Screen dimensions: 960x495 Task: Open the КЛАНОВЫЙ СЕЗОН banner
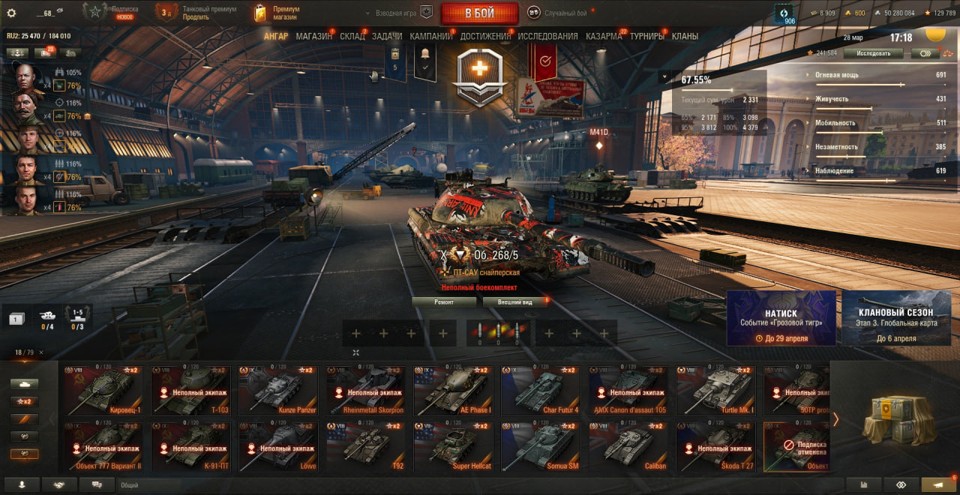896,318
